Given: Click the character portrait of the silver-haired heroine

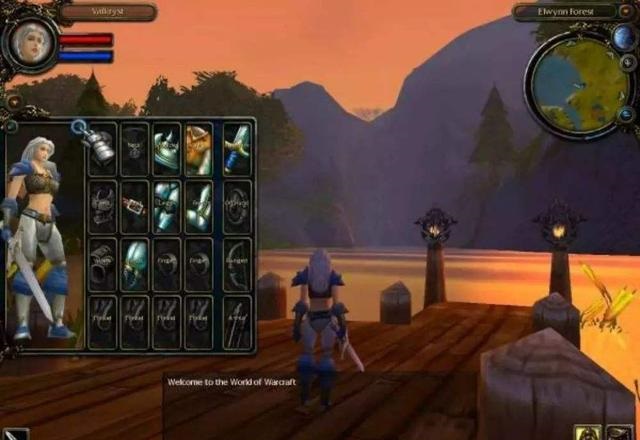Looking at the screenshot, I should 30,41.
